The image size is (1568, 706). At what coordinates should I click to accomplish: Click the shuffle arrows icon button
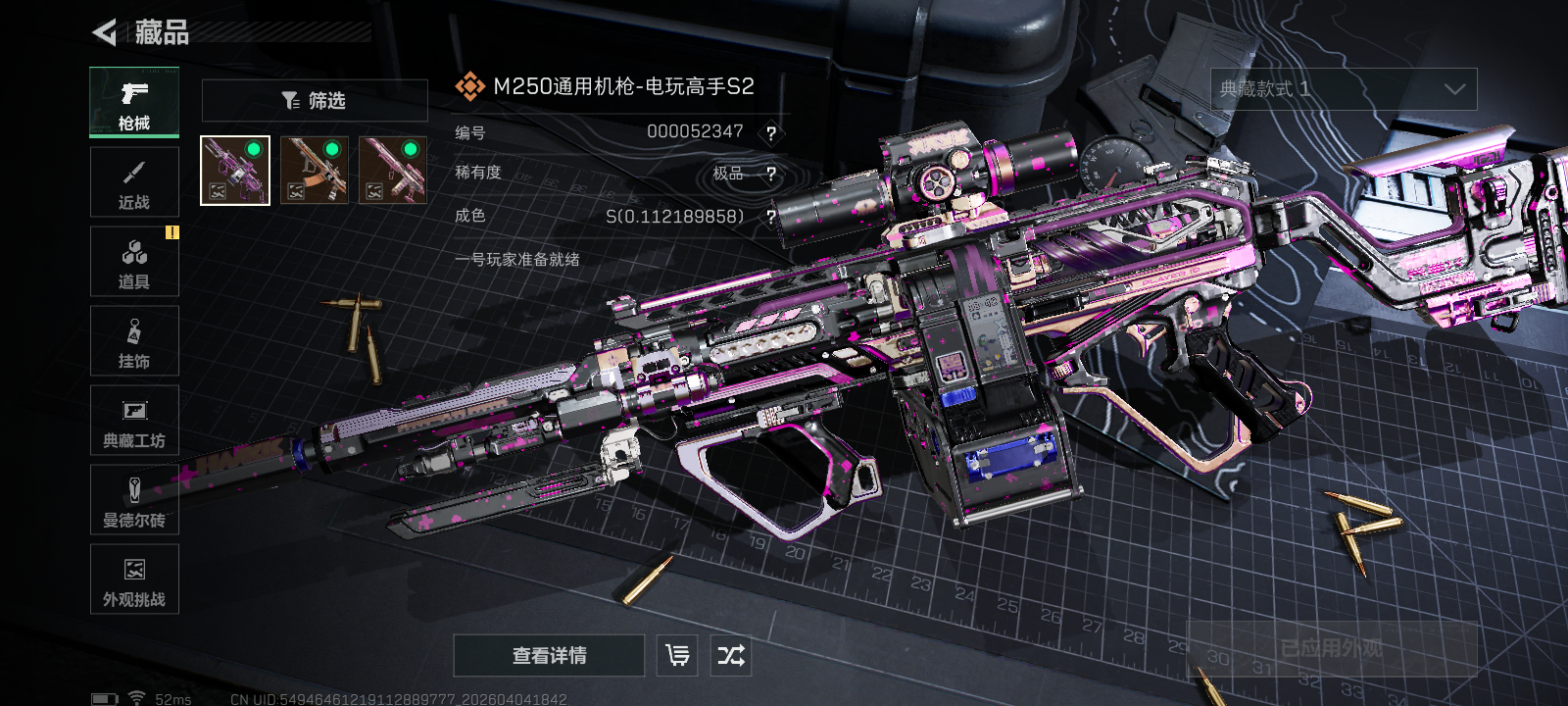[731, 655]
